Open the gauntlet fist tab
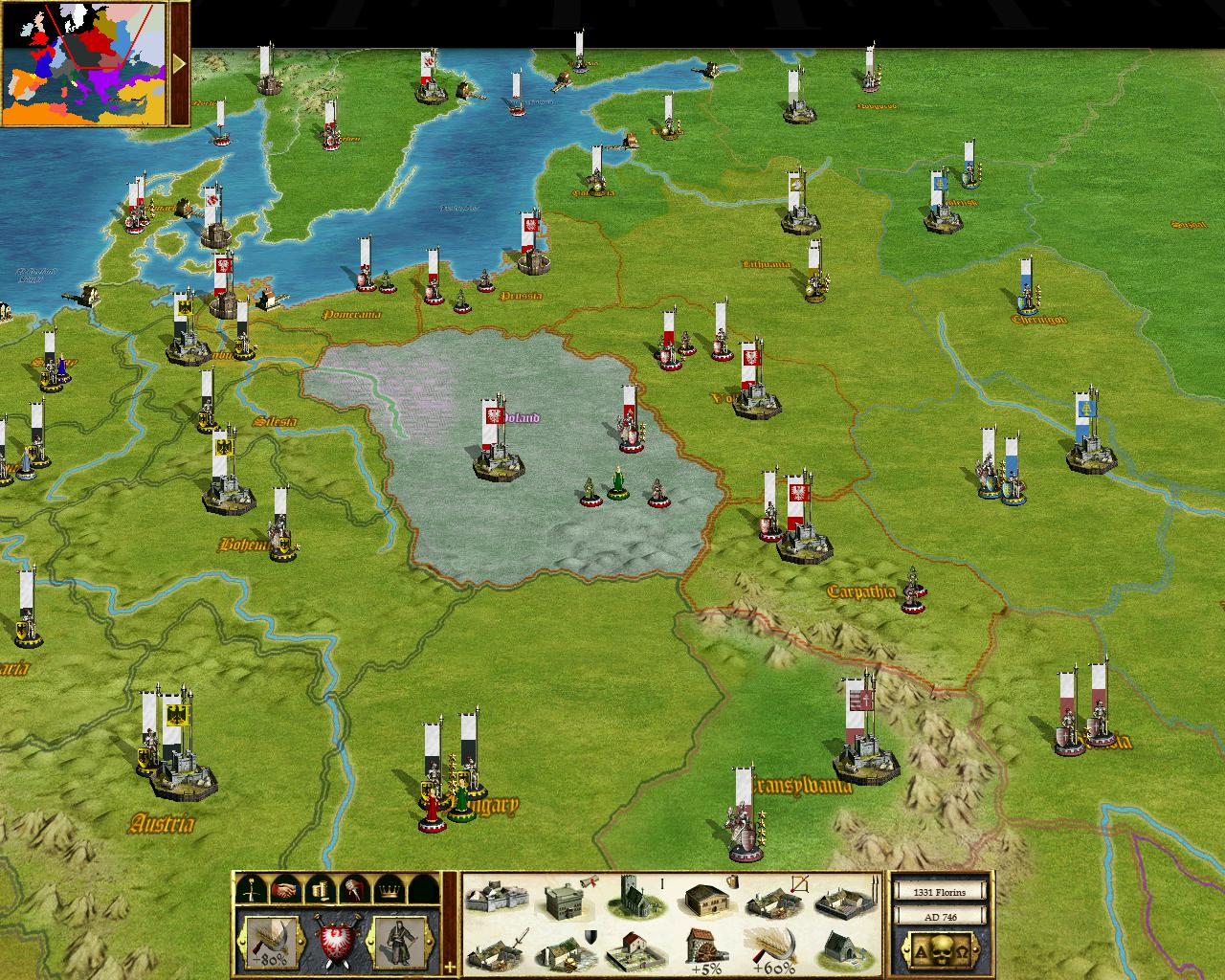This screenshot has width=1225, height=980. pos(353,890)
